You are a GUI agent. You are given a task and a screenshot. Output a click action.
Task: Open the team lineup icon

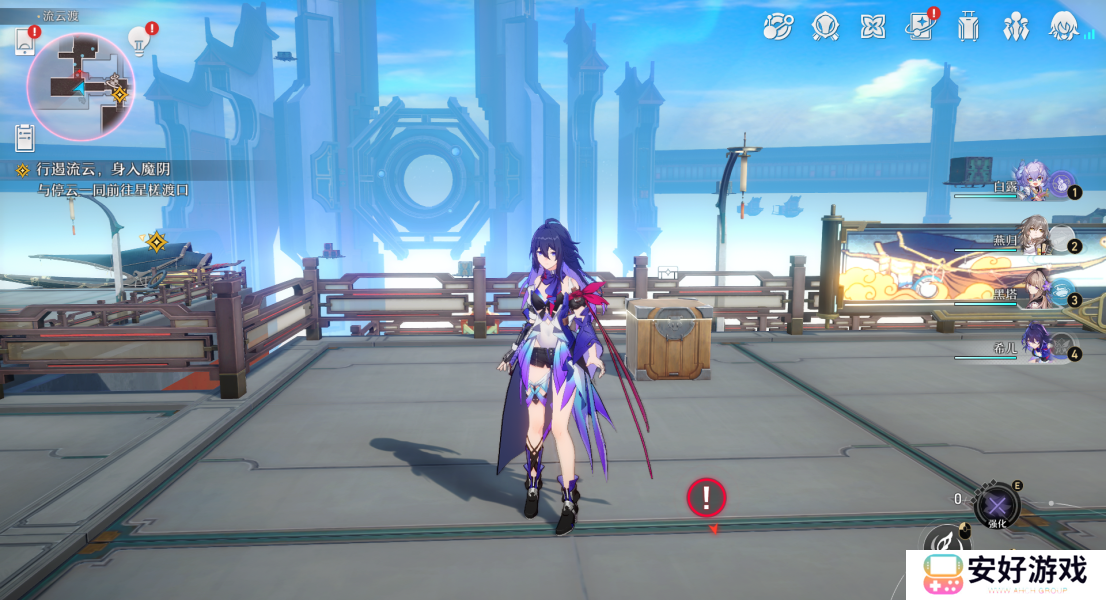pos(1016,27)
